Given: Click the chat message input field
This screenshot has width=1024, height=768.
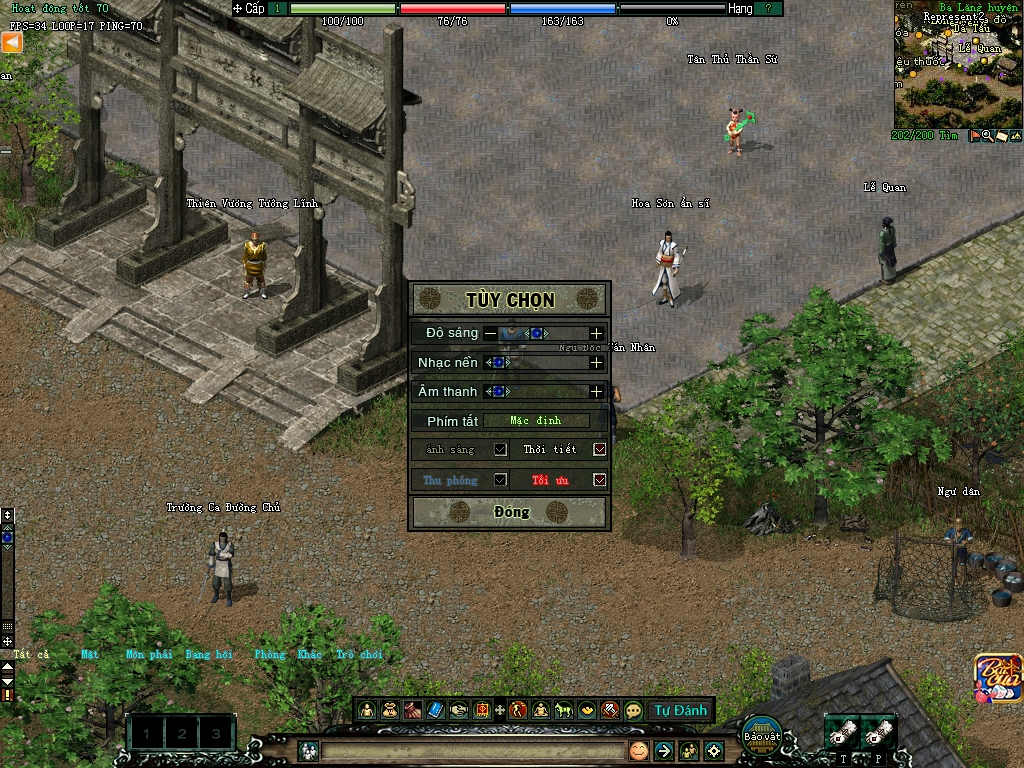Looking at the screenshot, I should coord(470,750).
